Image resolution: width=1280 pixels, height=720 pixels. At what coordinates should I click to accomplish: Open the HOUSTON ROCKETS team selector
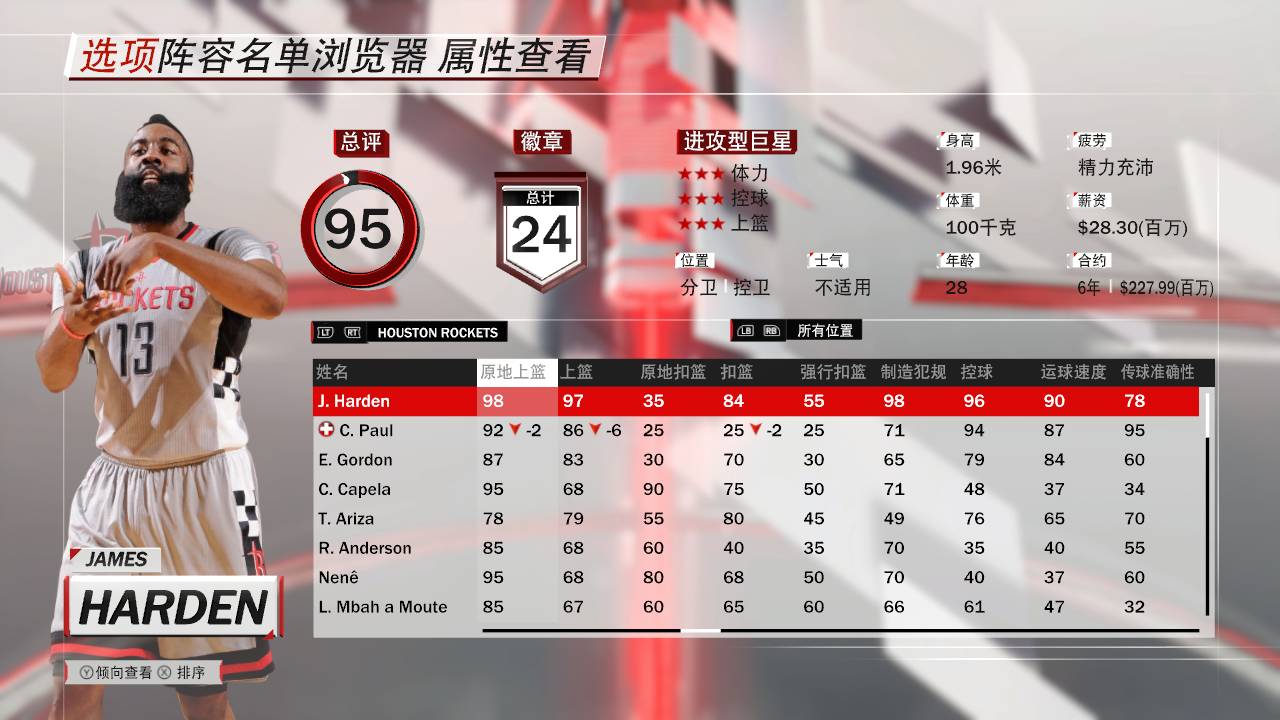click(436, 332)
